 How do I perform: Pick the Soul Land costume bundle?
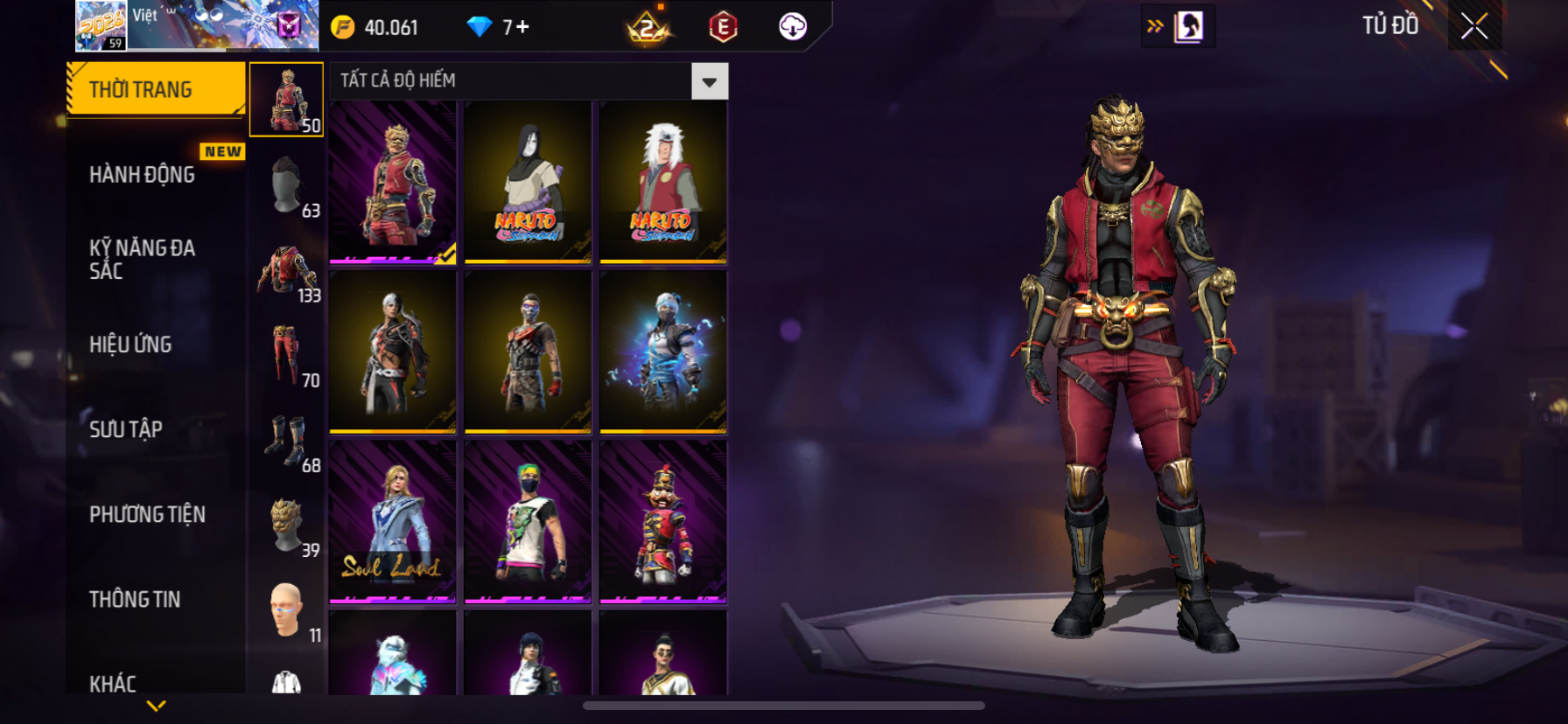pyautogui.click(x=393, y=521)
